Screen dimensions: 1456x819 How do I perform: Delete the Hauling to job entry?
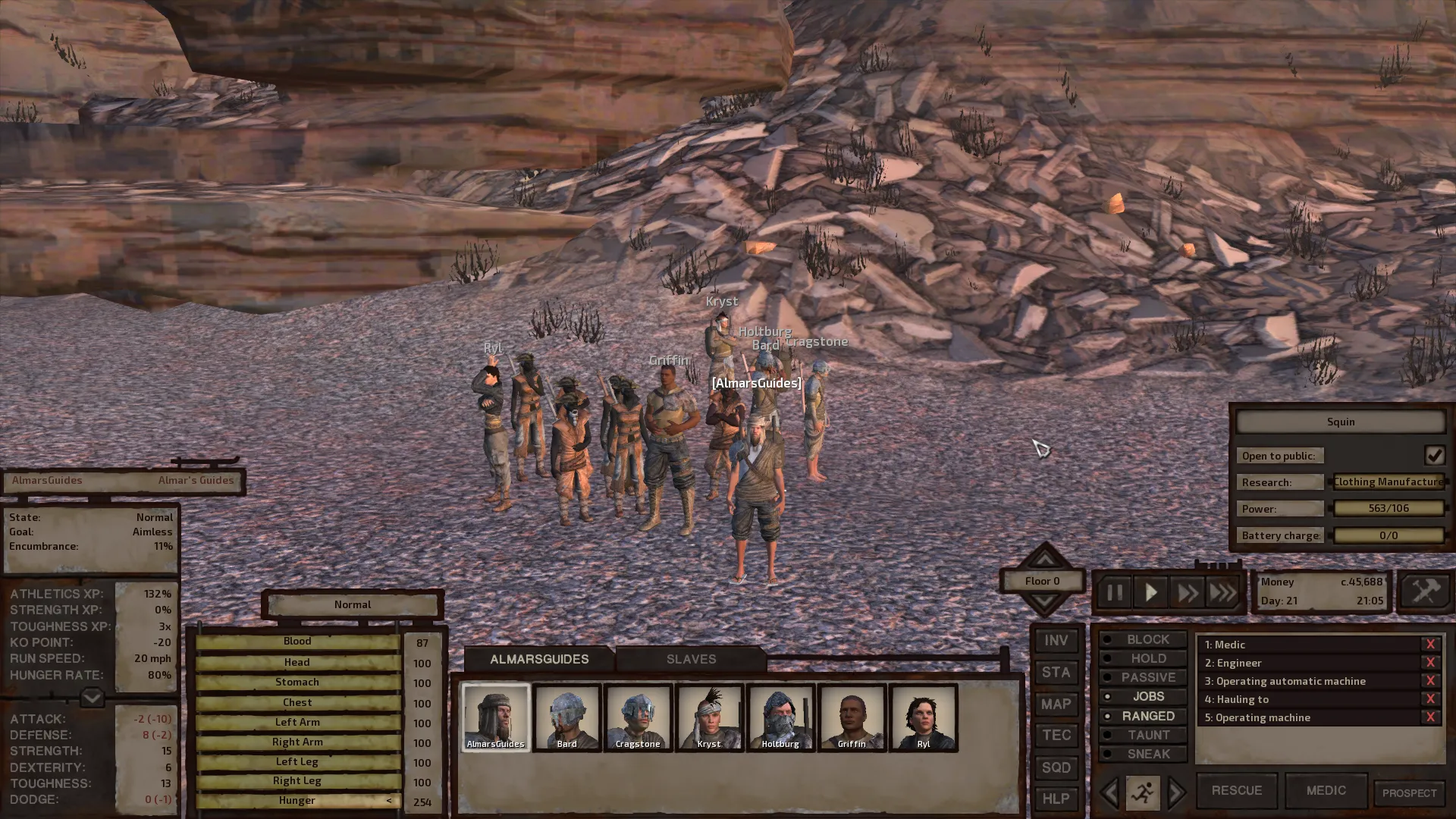[1430, 699]
